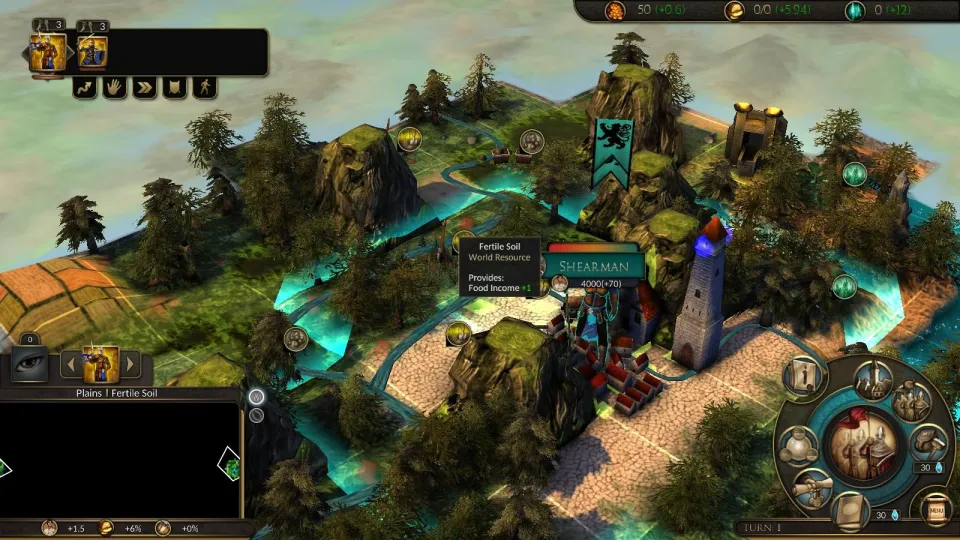Open the closed book at the wheel's bottom
Viewport: 960px width, 540px height.
(851, 509)
